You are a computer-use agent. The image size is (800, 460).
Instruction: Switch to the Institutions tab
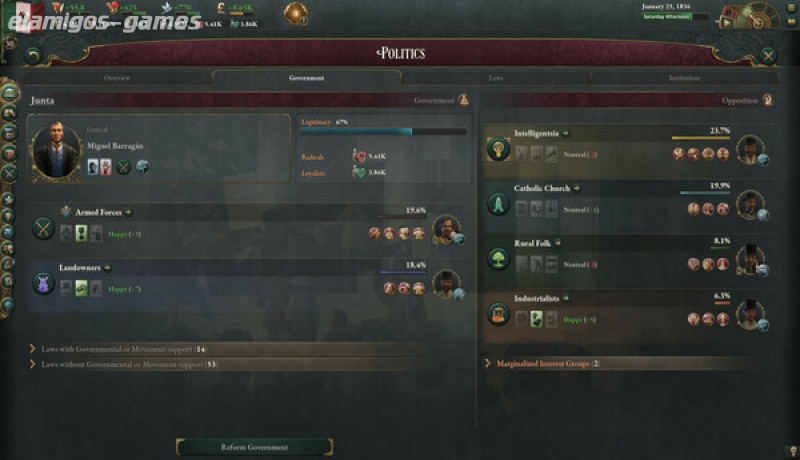(x=685, y=77)
